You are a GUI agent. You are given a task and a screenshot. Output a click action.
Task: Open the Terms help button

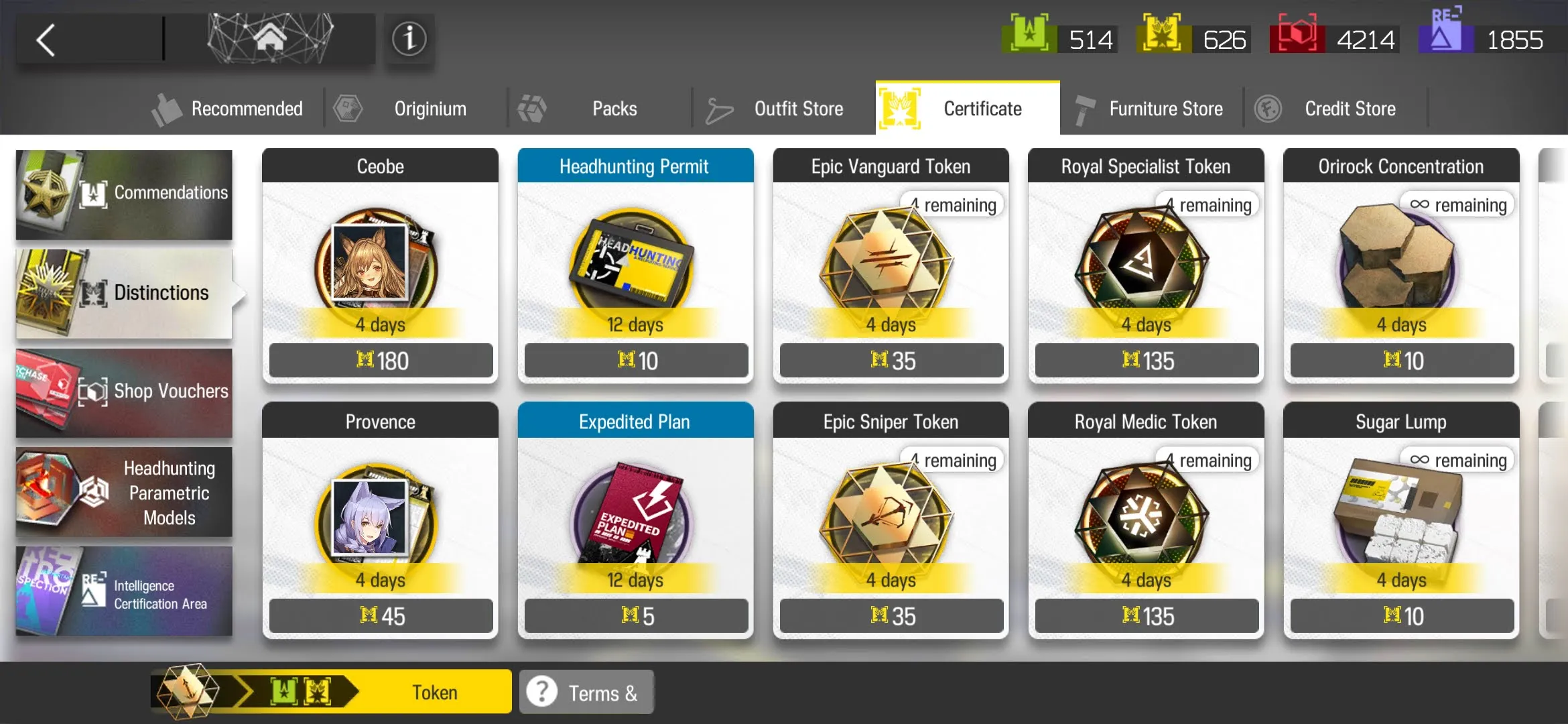[586, 692]
